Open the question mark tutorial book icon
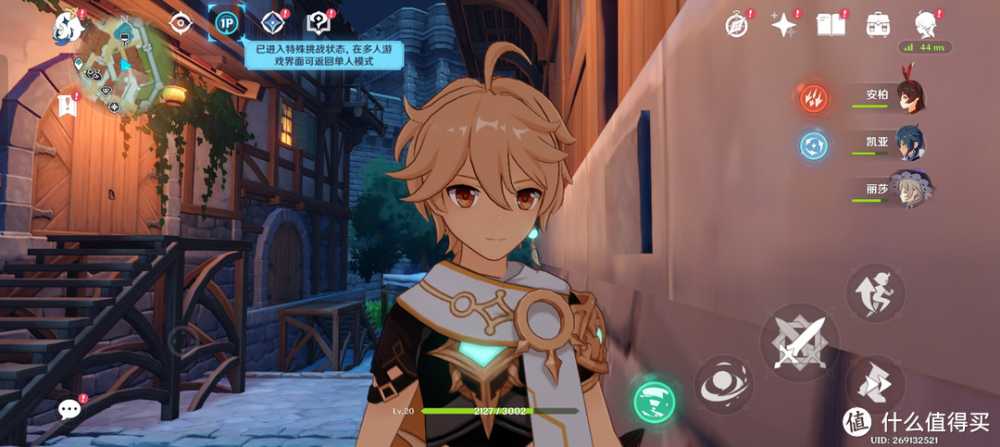This screenshot has width=1000, height=447. pos(319,23)
